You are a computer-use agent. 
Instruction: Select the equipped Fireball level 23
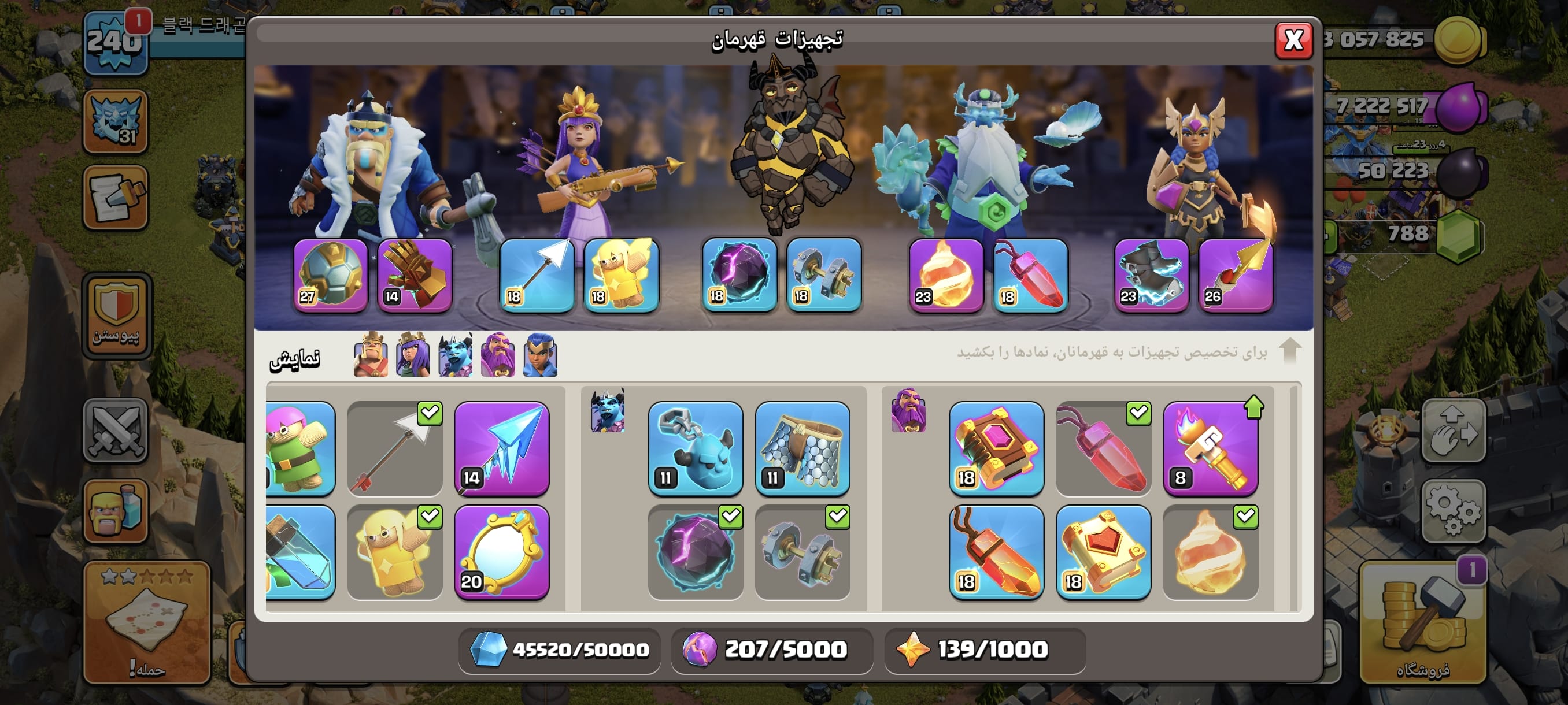(x=945, y=276)
